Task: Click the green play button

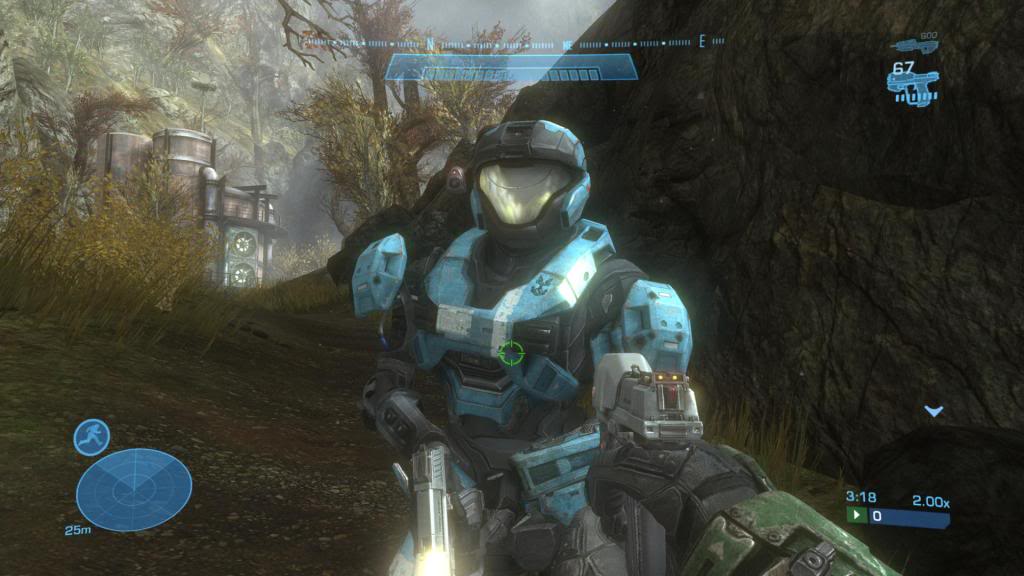Action: click(856, 516)
